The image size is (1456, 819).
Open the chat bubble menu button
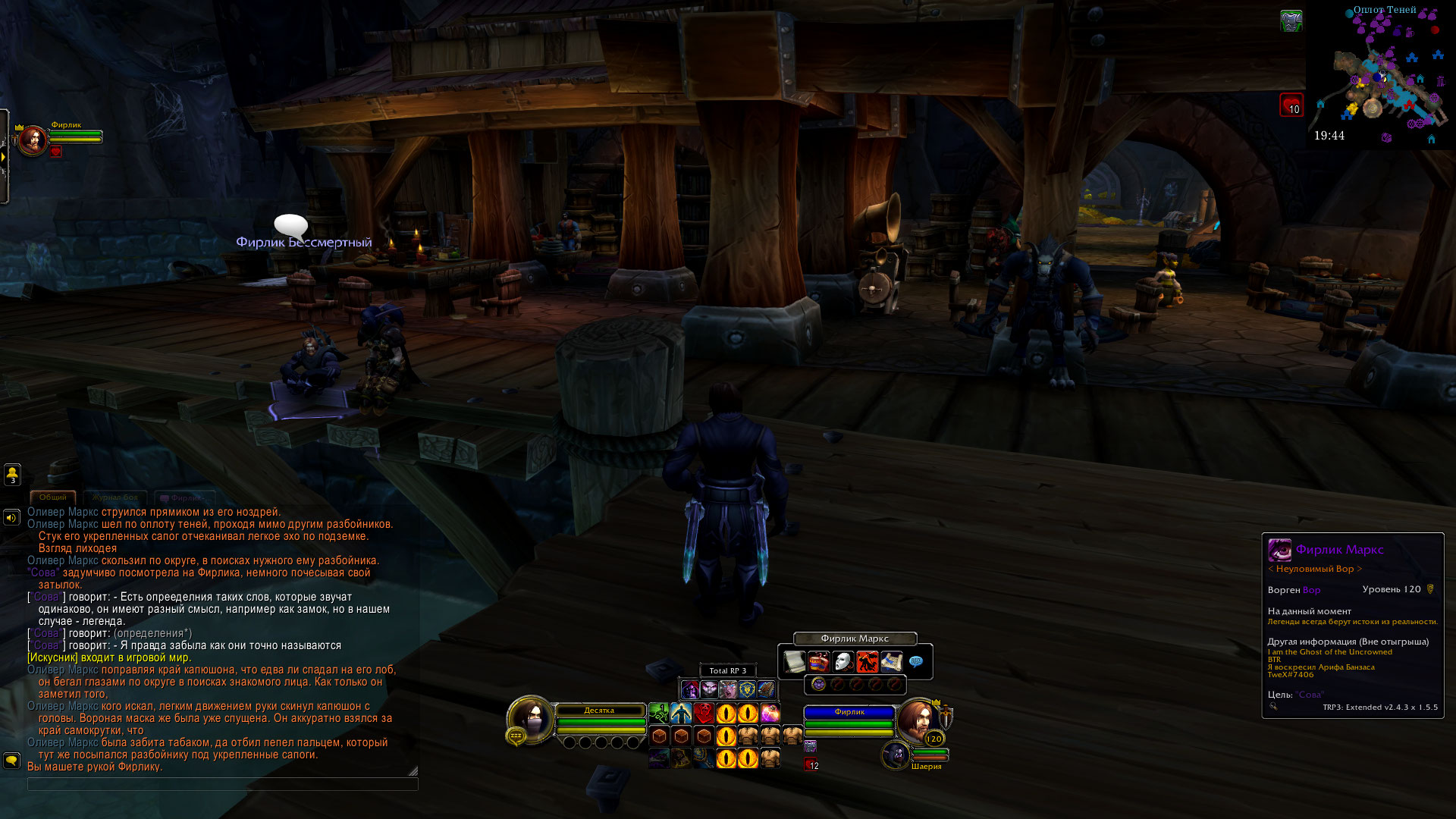coord(11,760)
